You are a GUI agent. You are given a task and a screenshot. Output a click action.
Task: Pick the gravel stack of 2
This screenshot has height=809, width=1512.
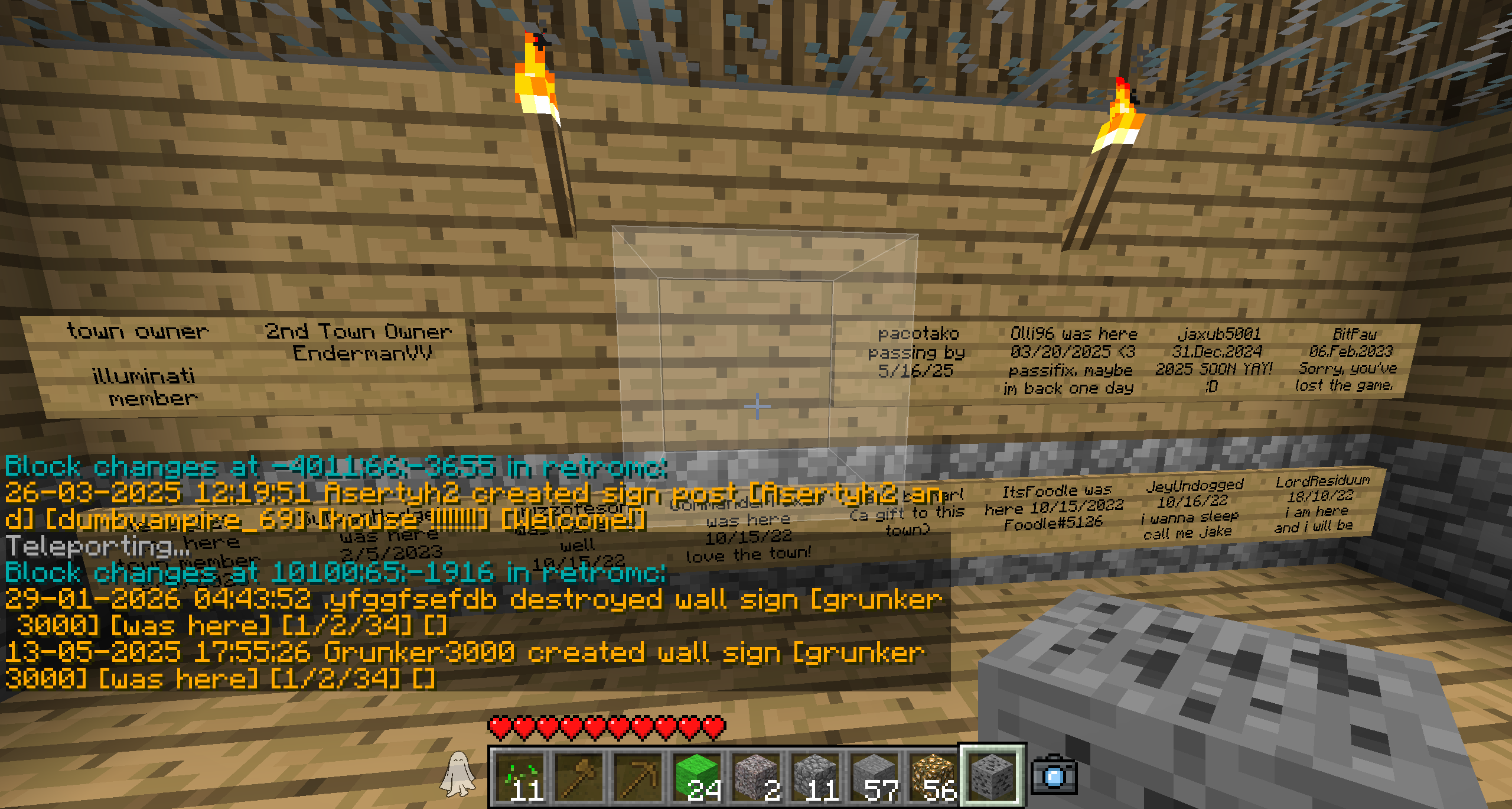coord(756,776)
